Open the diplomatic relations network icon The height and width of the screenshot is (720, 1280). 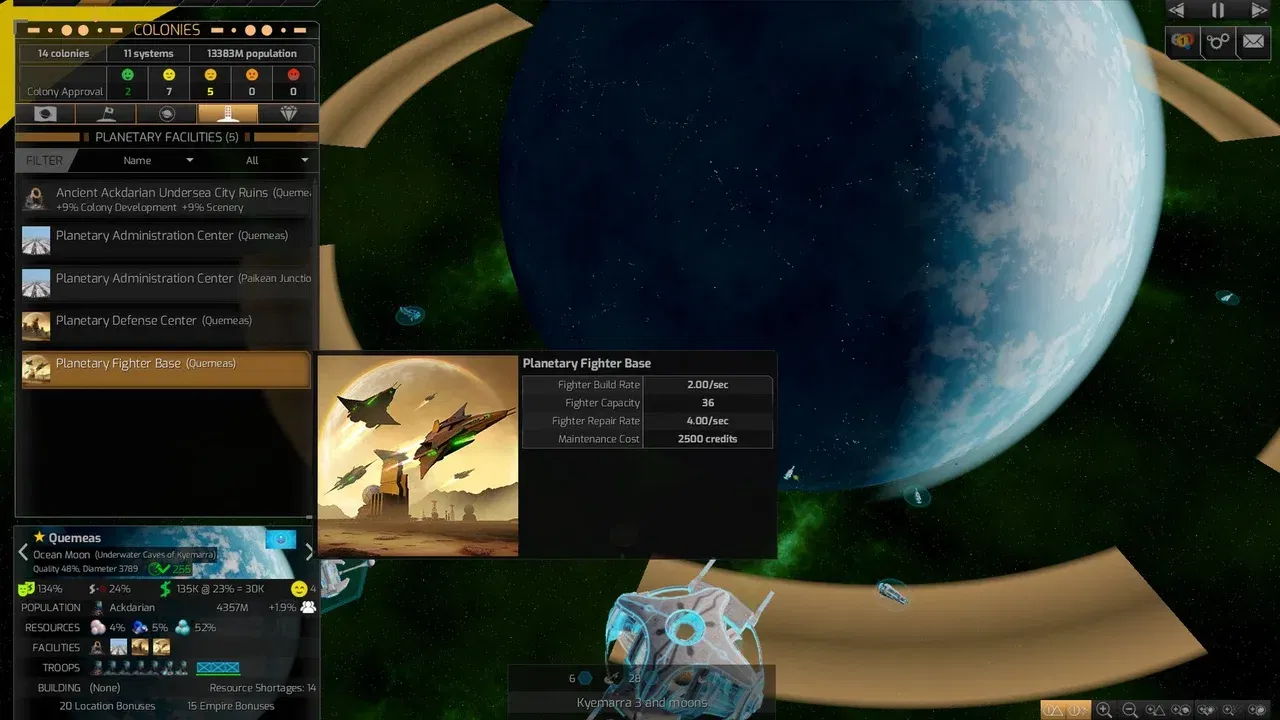pos(1216,42)
